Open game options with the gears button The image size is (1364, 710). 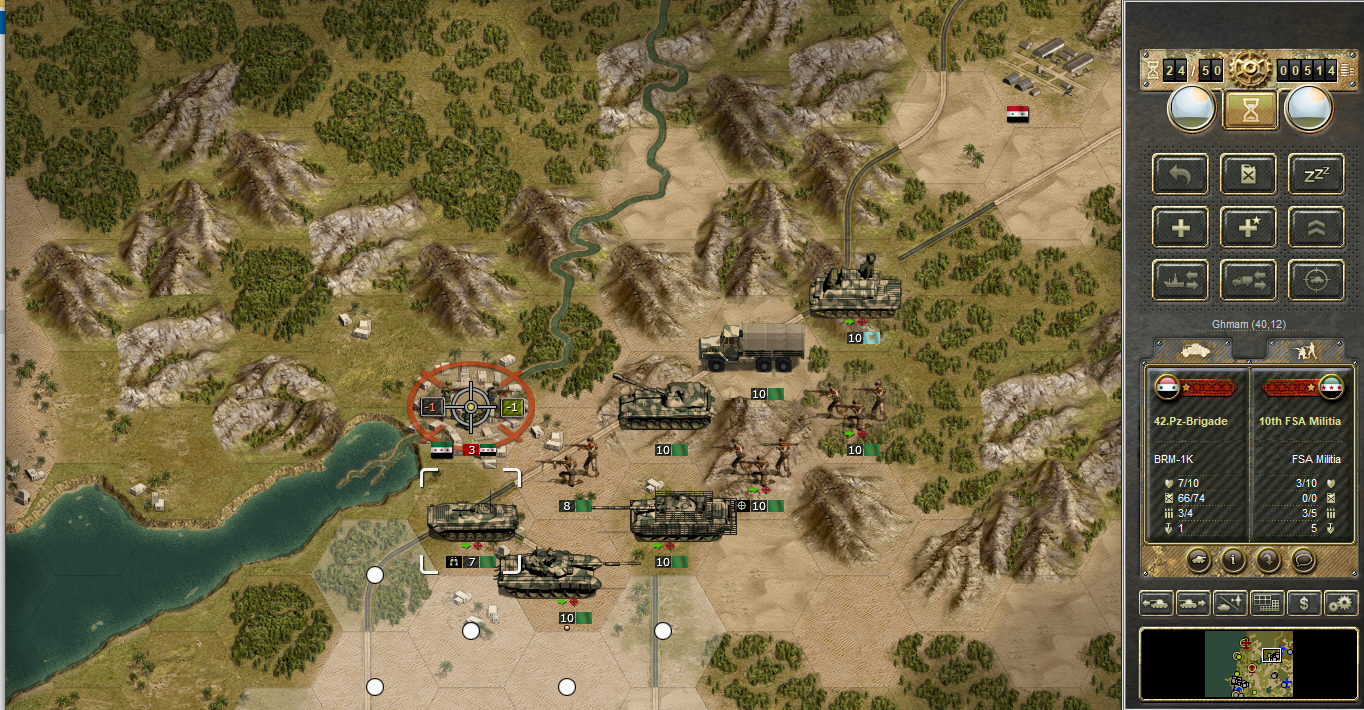[x=1340, y=603]
